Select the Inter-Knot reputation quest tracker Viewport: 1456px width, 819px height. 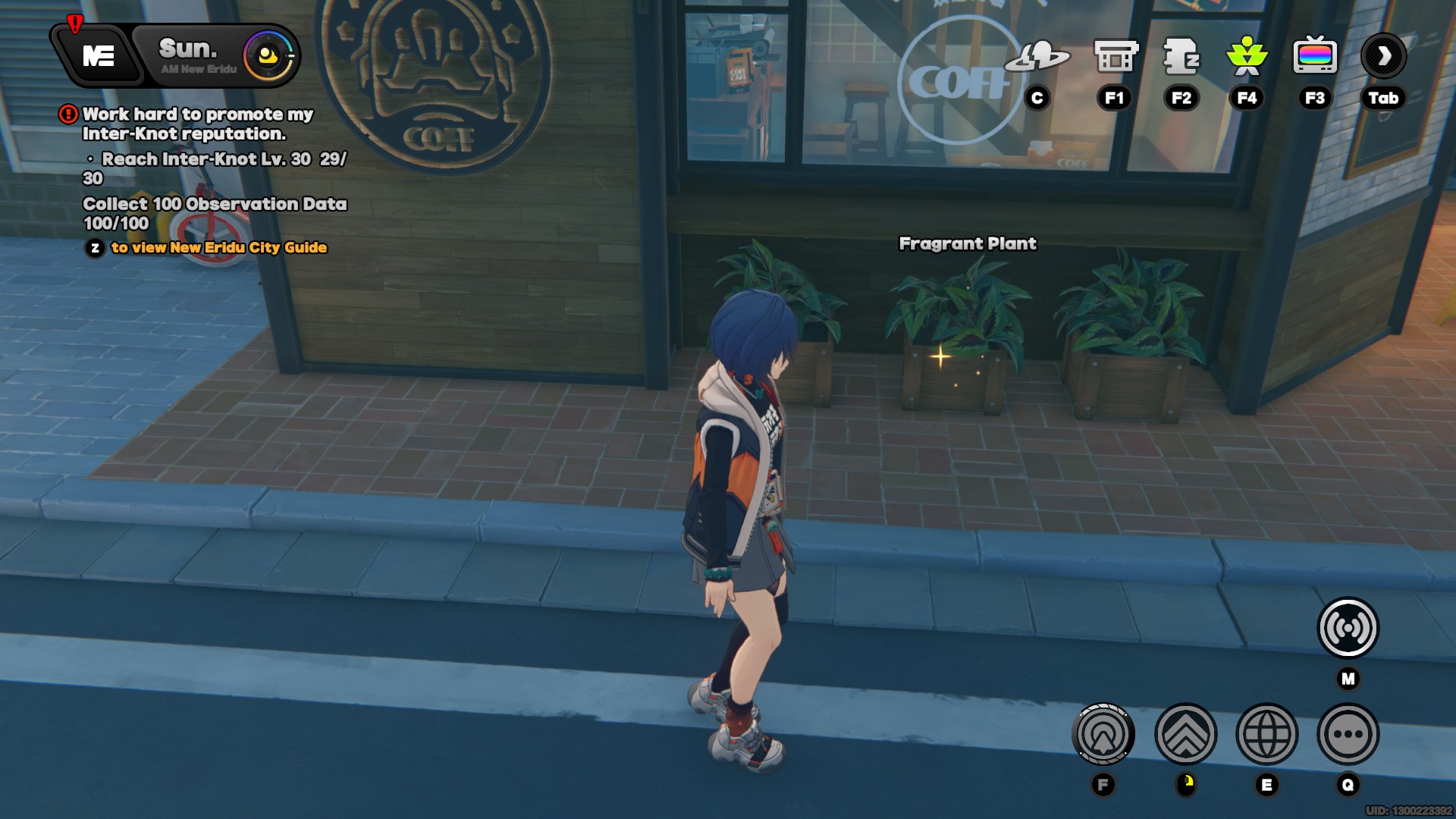tap(197, 124)
